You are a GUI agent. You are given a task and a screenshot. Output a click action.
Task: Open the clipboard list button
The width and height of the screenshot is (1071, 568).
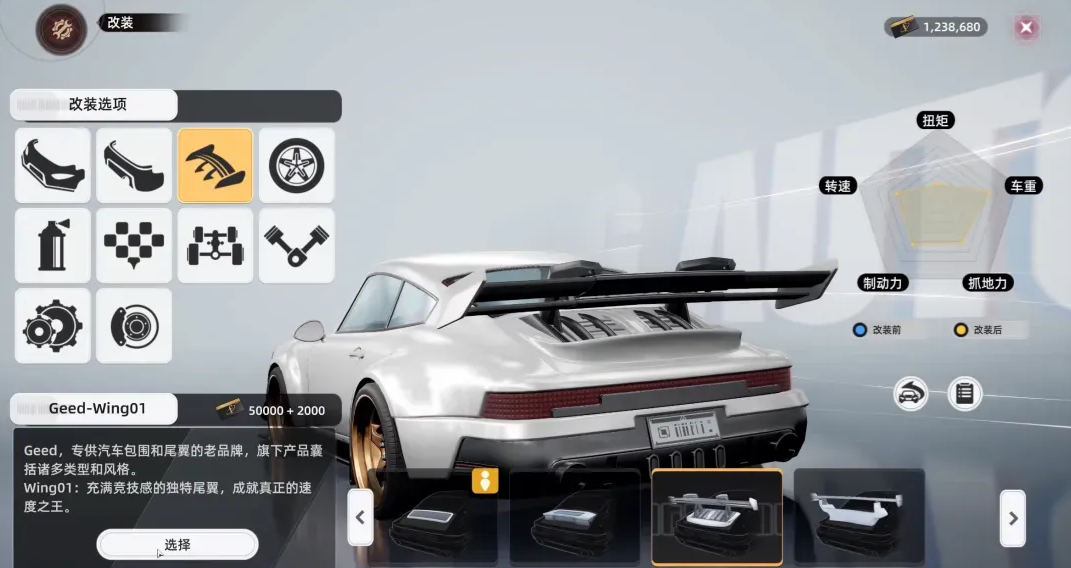pos(964,393)
